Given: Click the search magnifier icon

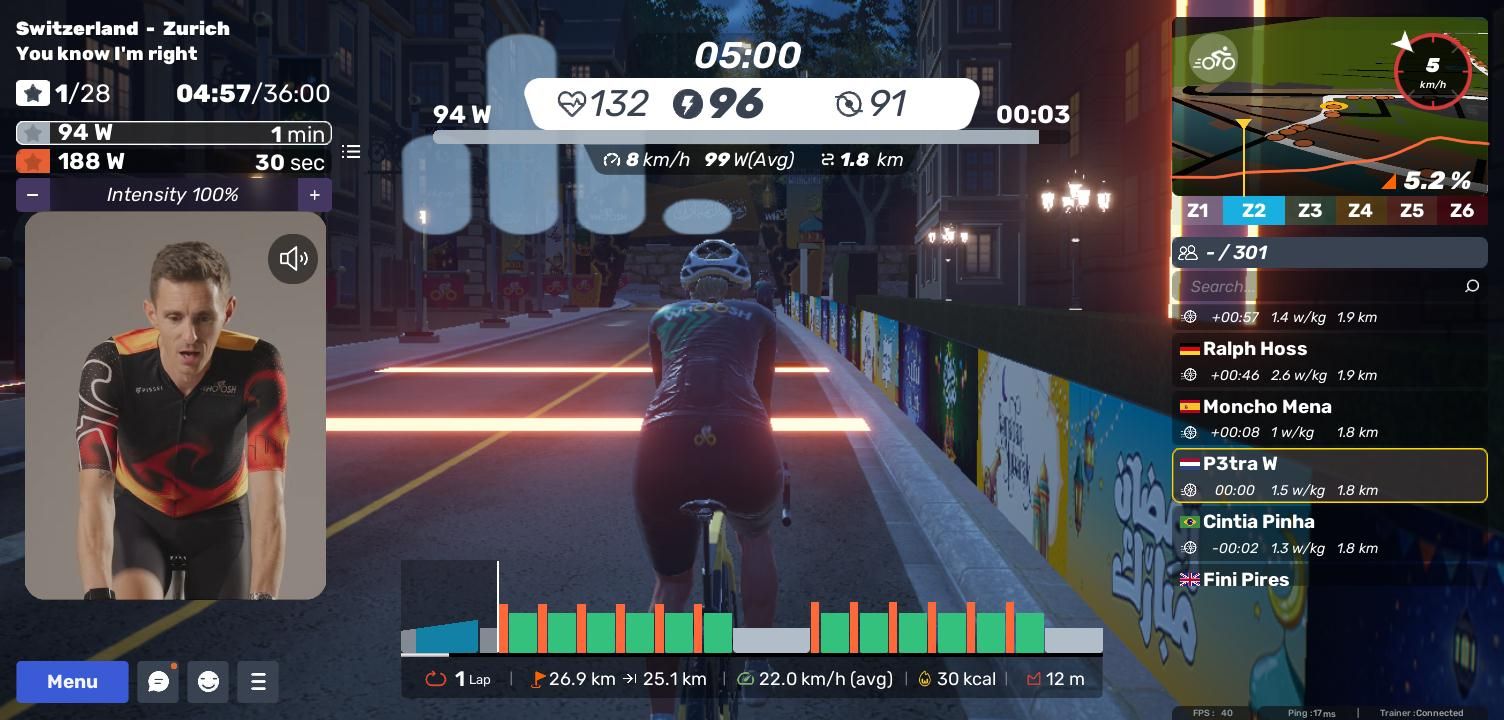Looking at the screenshot, I should [x=1472, y=287].
